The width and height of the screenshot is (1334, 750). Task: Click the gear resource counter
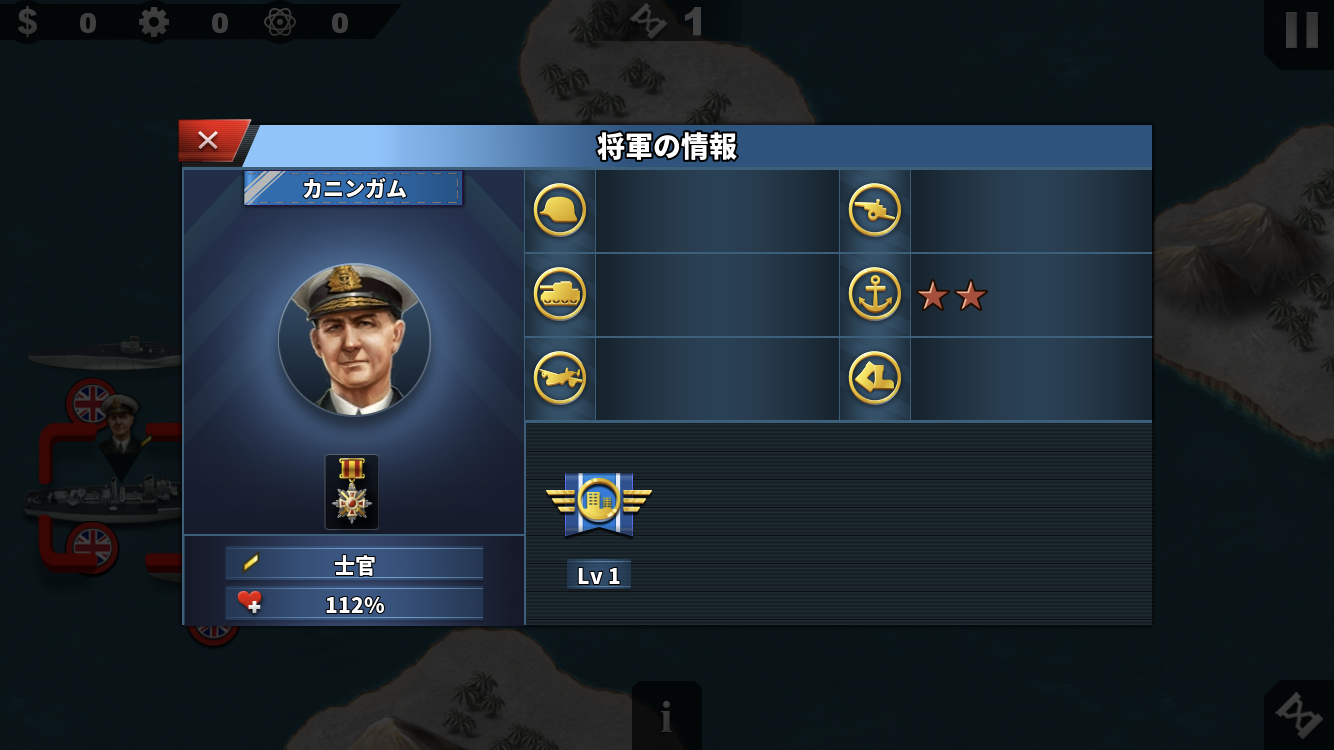[x=155, y=21]
